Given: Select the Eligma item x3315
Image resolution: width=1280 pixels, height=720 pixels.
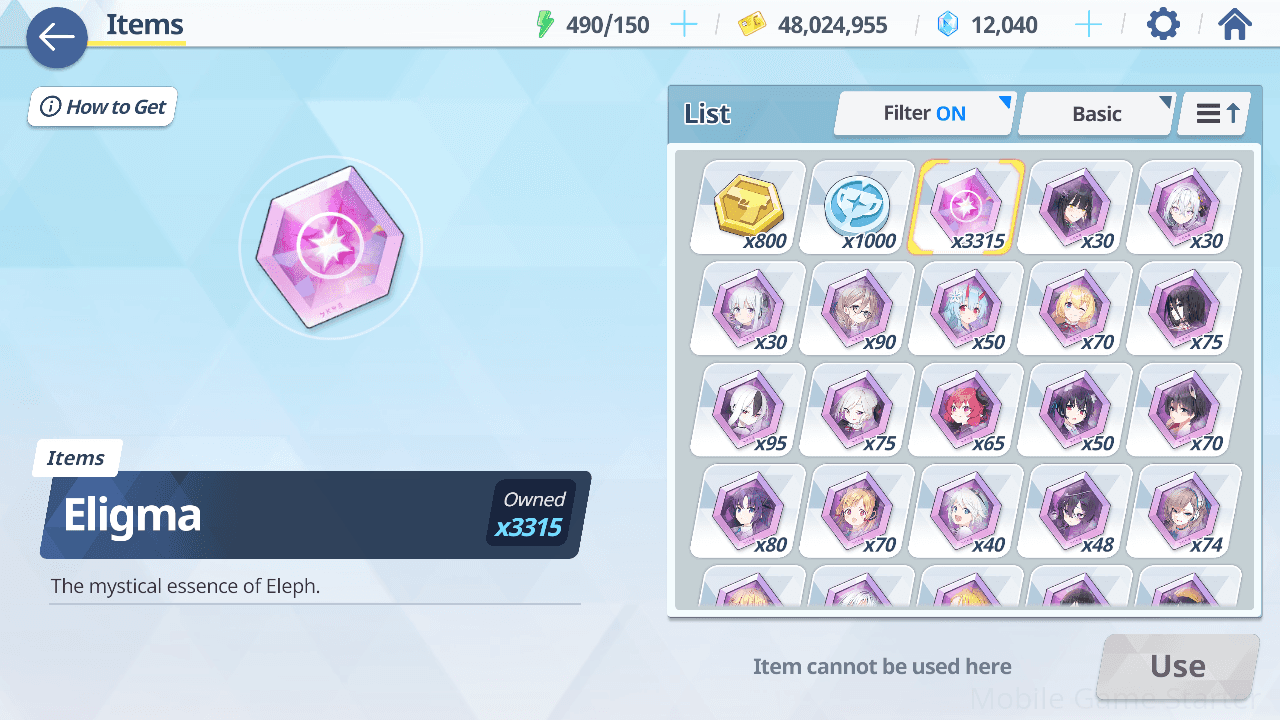Looking at the screenshot, I should click(966, 207).
